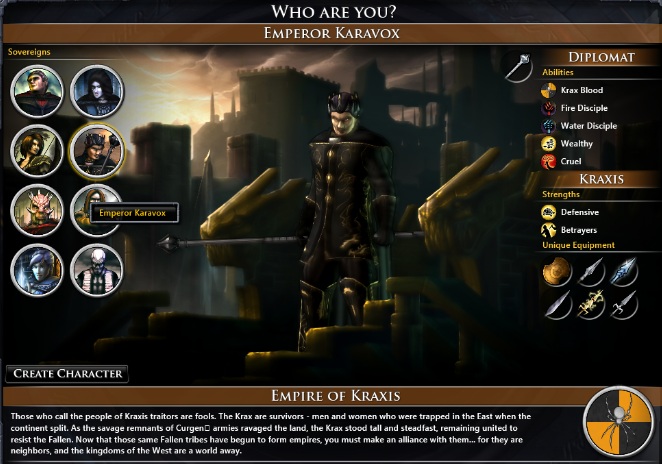Choose the spiky horned beast sovereign
The width and height of the screenshot is (662, 464).
pyautogui.click(x=37, y=208)
